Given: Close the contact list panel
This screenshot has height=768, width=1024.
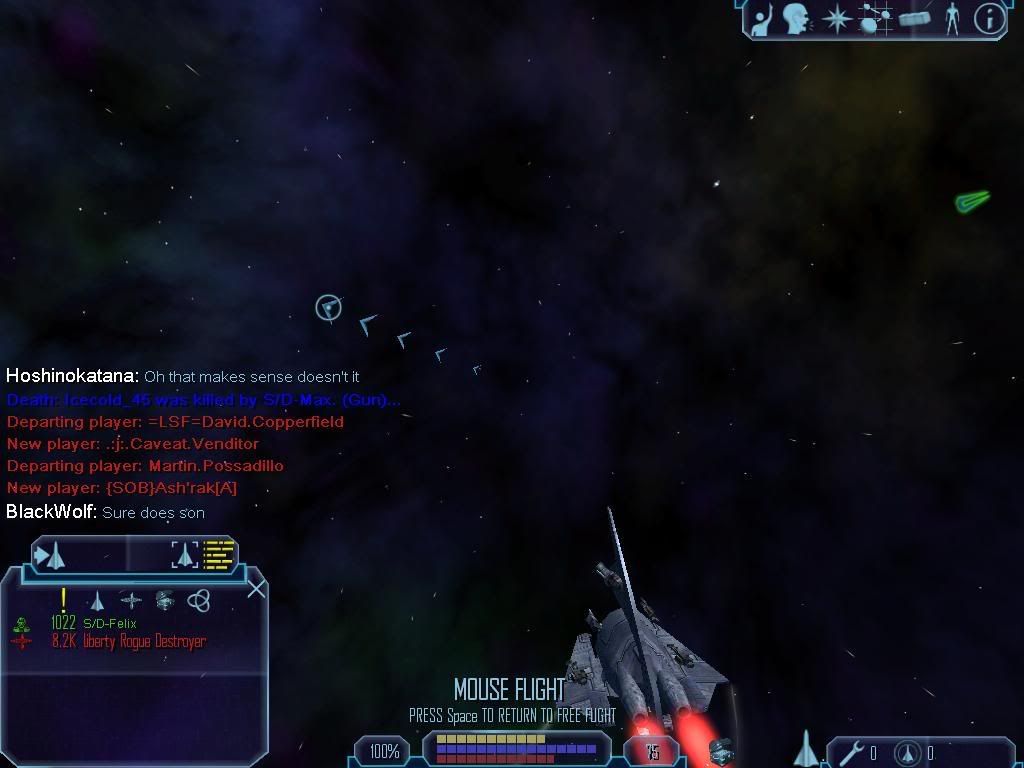Looking at the screenshot, I should tap(256, 588).
